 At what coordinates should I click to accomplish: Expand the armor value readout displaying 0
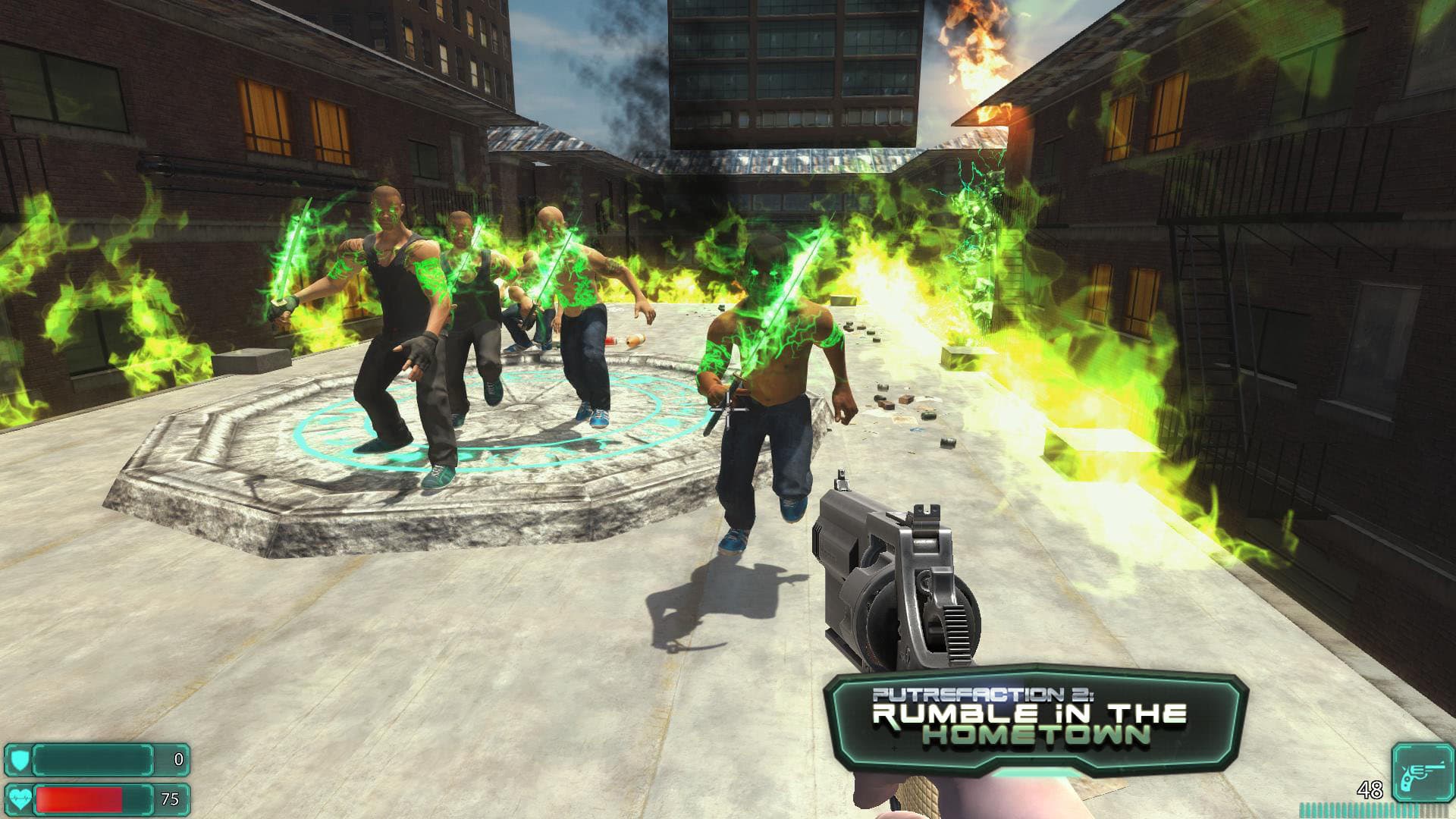178,758
